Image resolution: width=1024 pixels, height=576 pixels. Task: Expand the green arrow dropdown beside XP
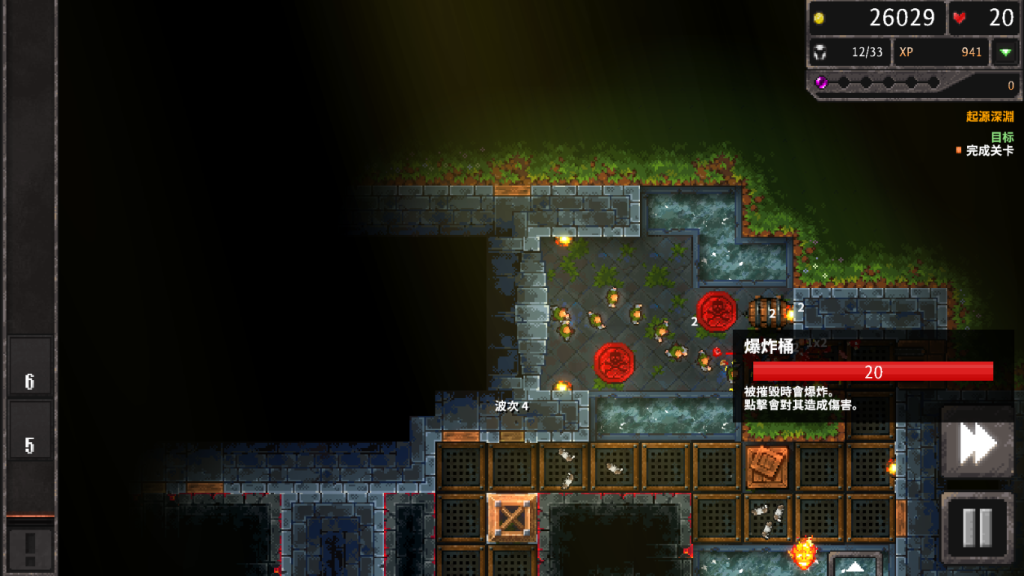(x=1004, y=52)
